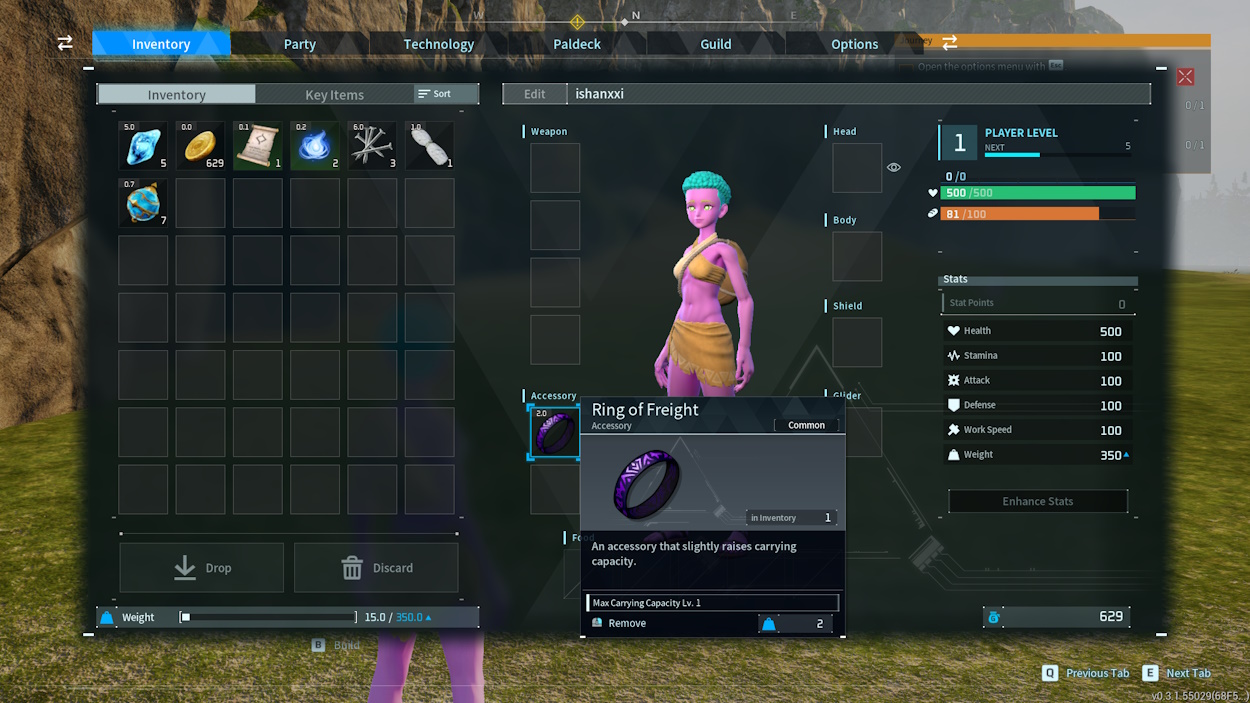Select the blue Paldium crystal slot

143,146
